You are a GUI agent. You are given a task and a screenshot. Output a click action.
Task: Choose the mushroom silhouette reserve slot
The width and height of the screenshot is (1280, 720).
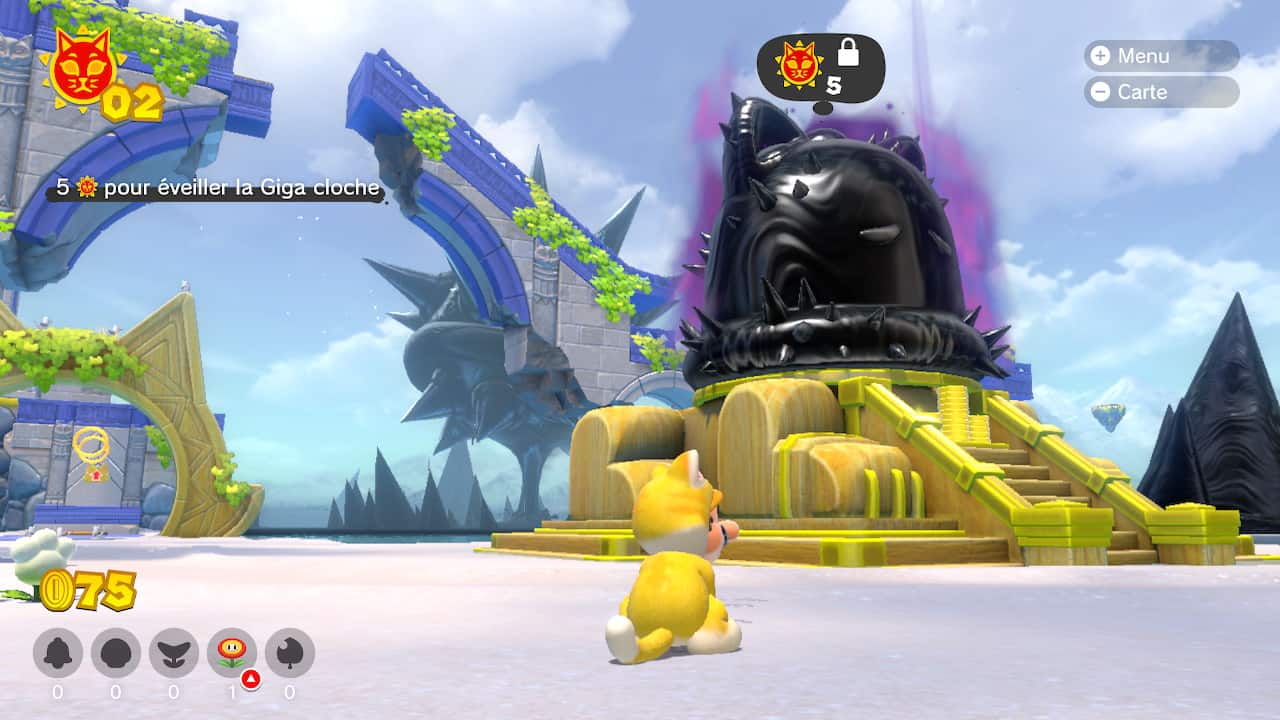[116, 653]
